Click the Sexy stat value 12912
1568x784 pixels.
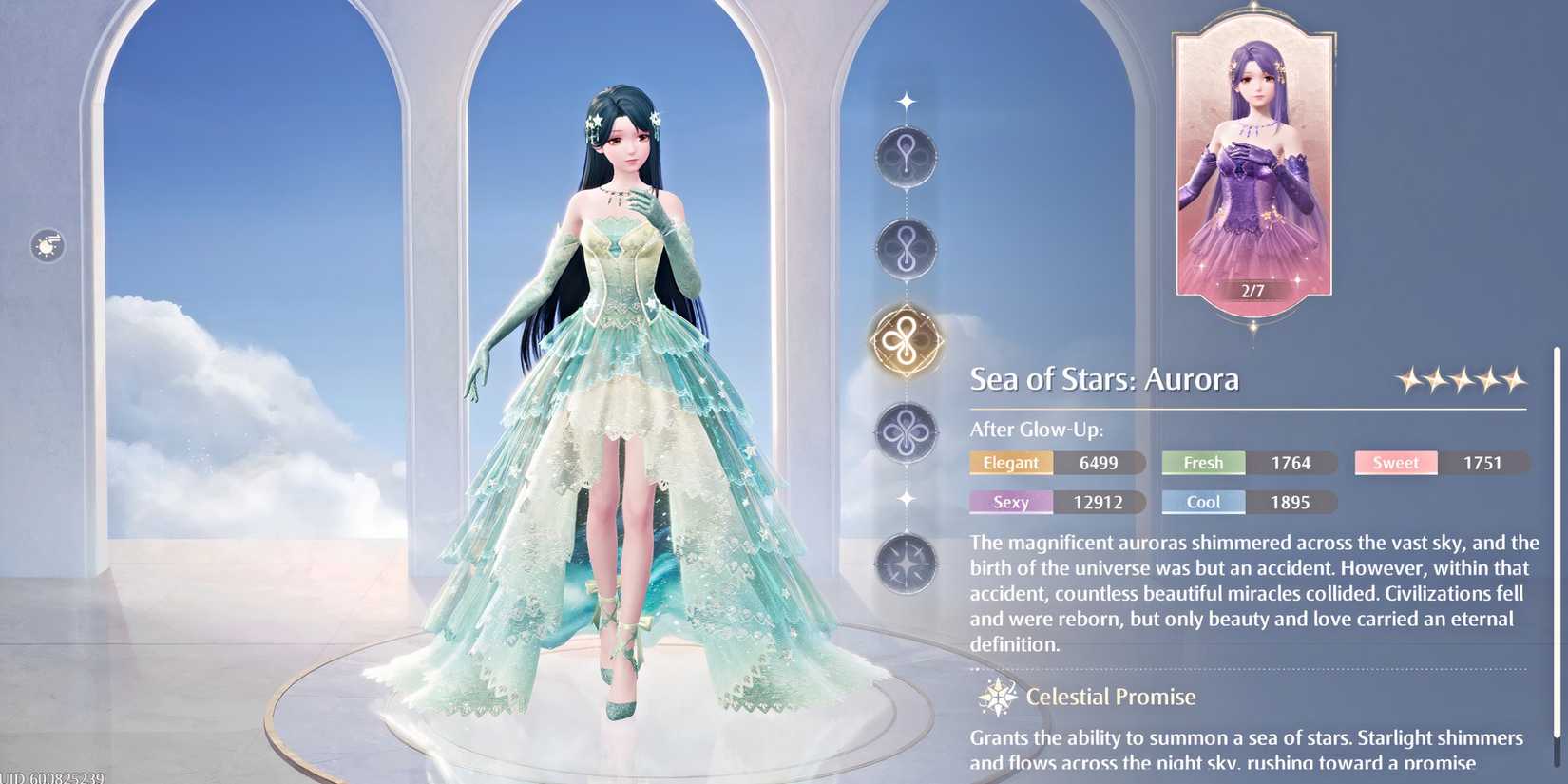point(1100,502)
